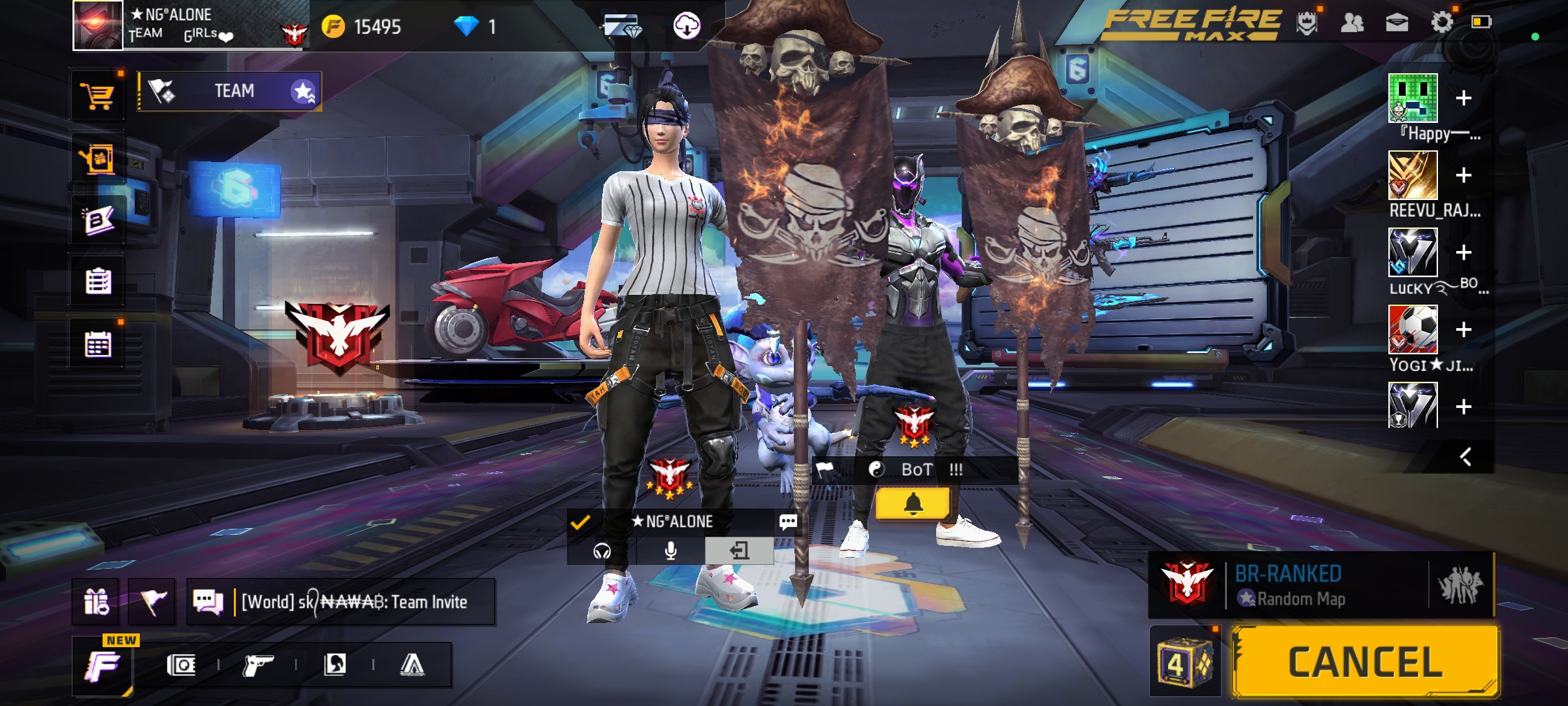Ring the yellow bell for BoT

coord(913,504)
